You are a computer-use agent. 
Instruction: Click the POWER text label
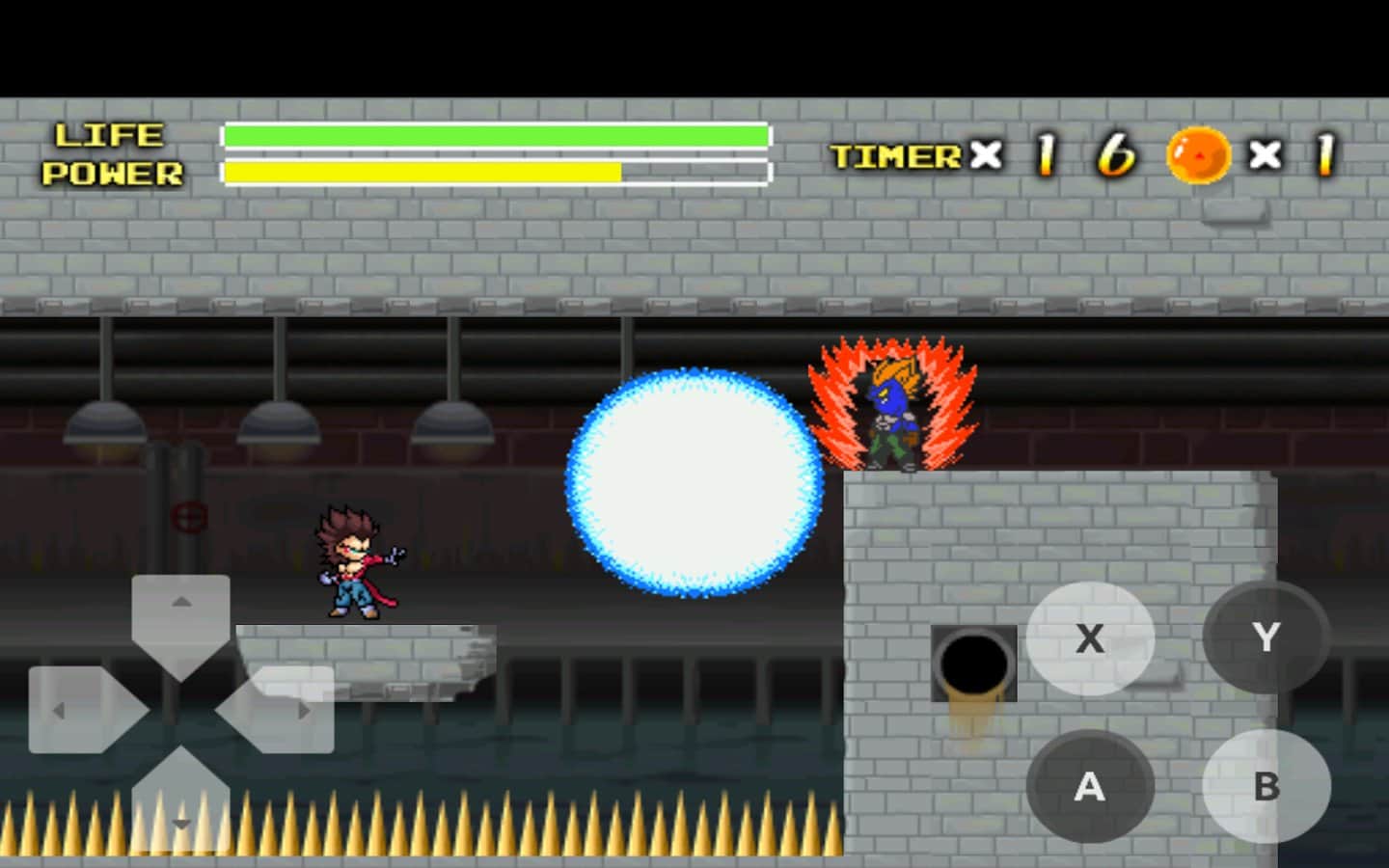[112, 175]
